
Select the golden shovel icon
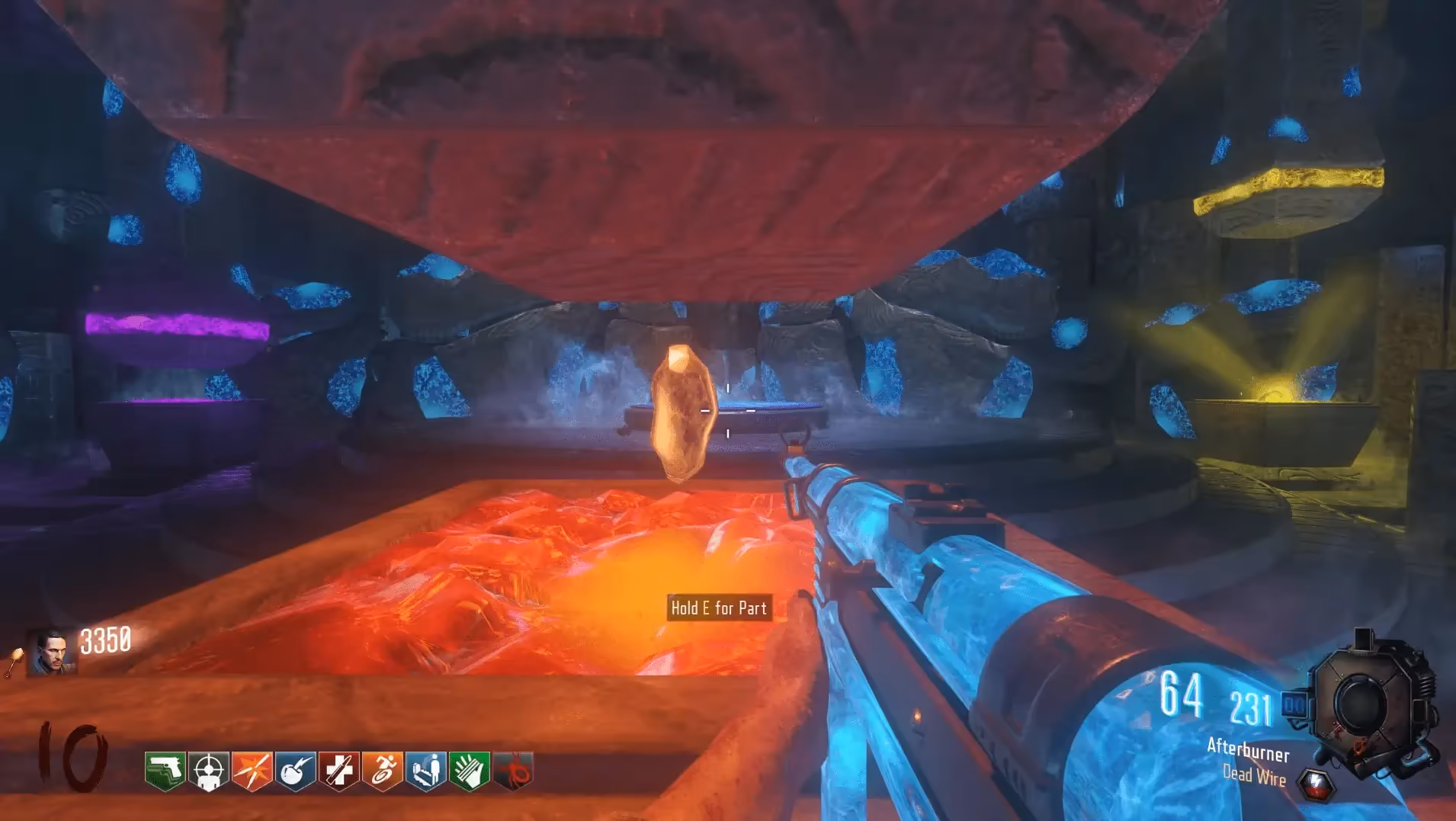point(14,662)
